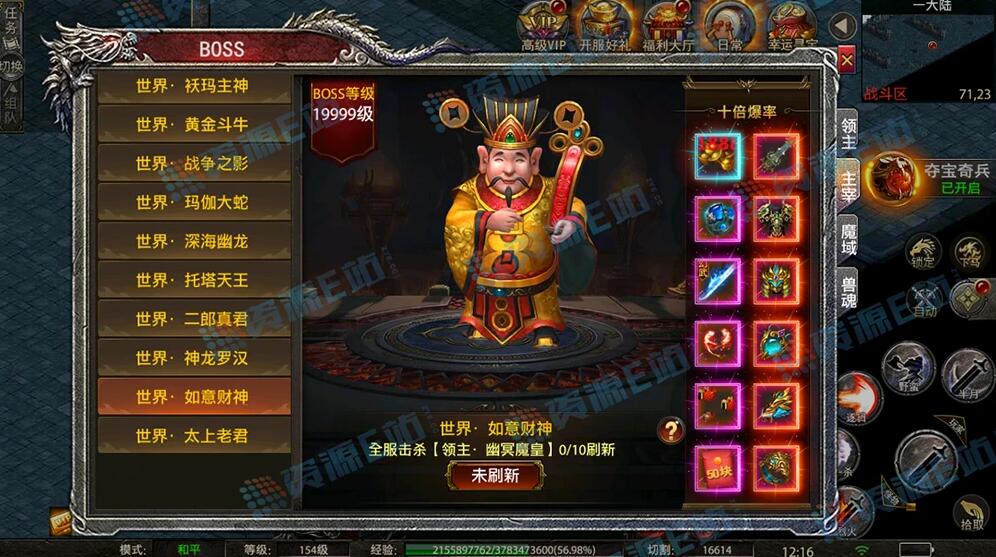Switch to the 魔域 tab

pos(848,239)
